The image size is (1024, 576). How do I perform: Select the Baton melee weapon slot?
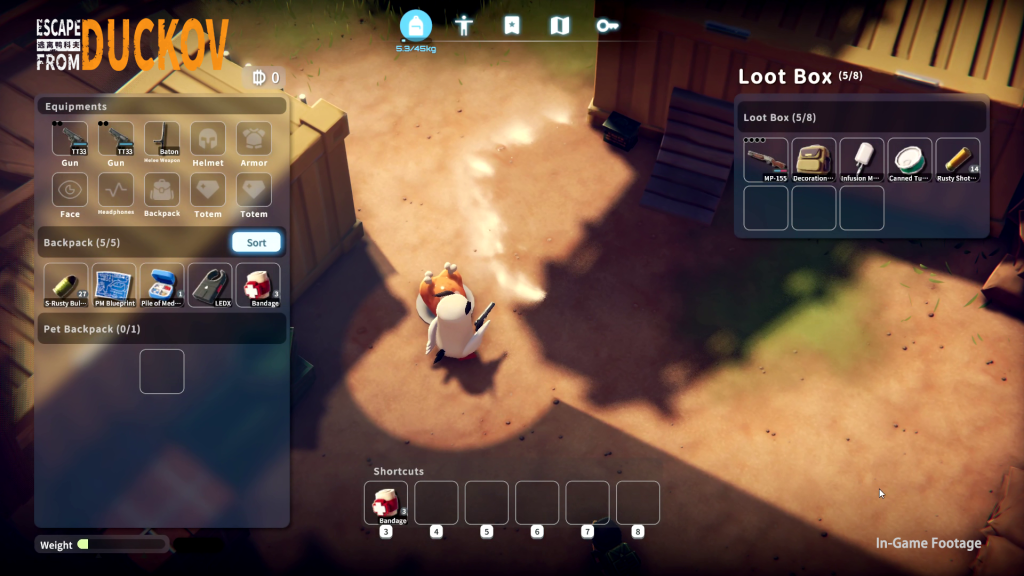click(162, 139)
